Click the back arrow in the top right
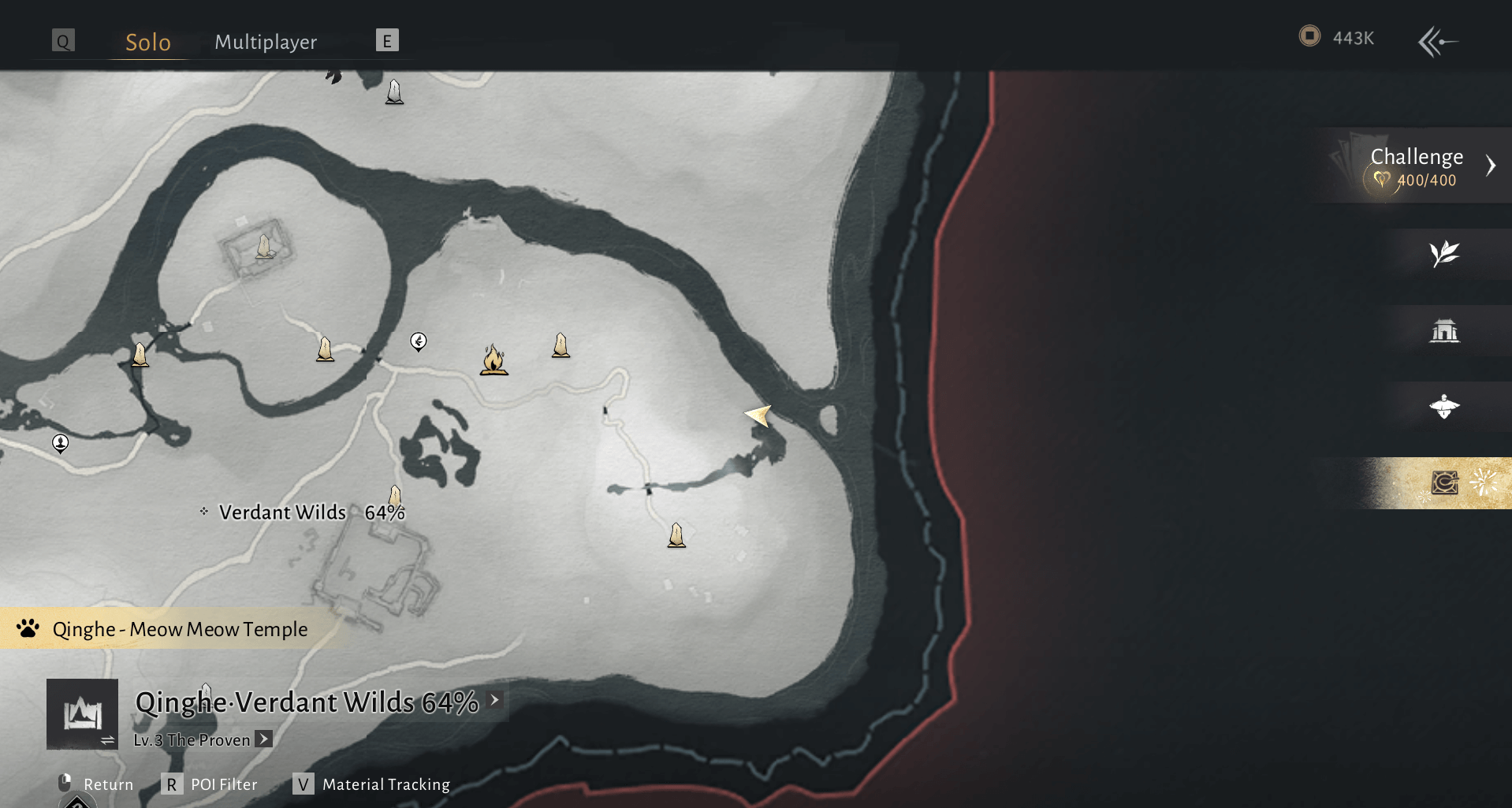This screenshot has height=808, width=1512. coord(1438,41)
